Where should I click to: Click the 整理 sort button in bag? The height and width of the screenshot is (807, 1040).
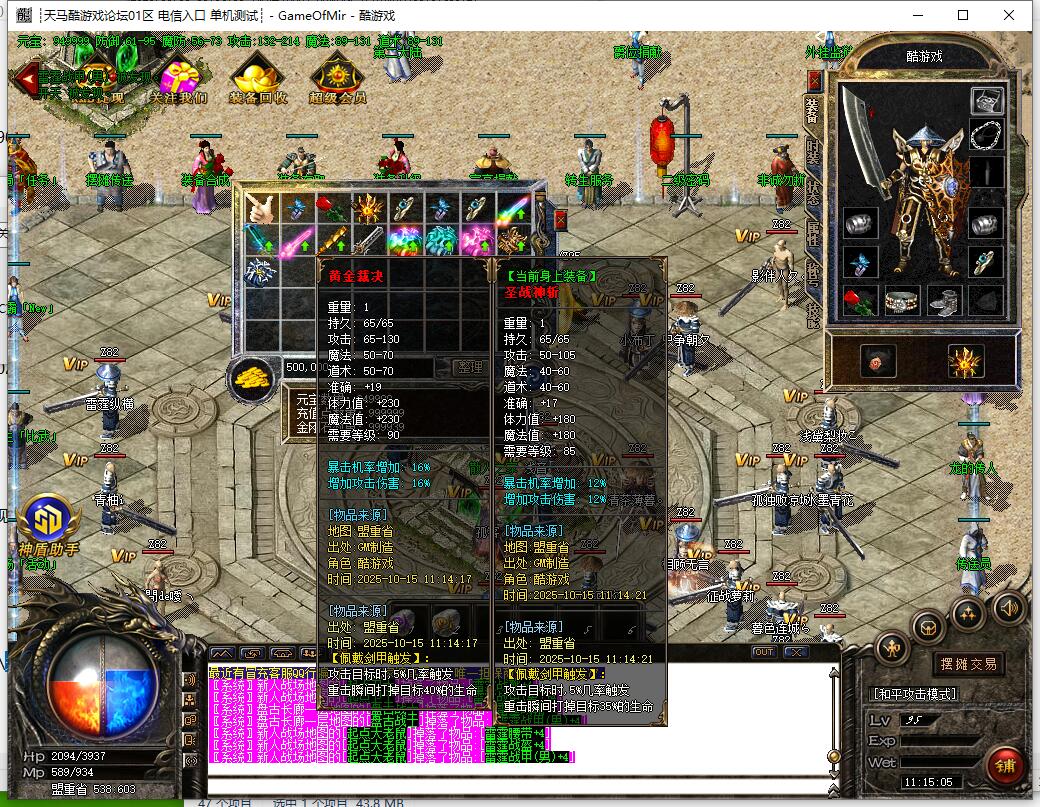pos(468,367)
